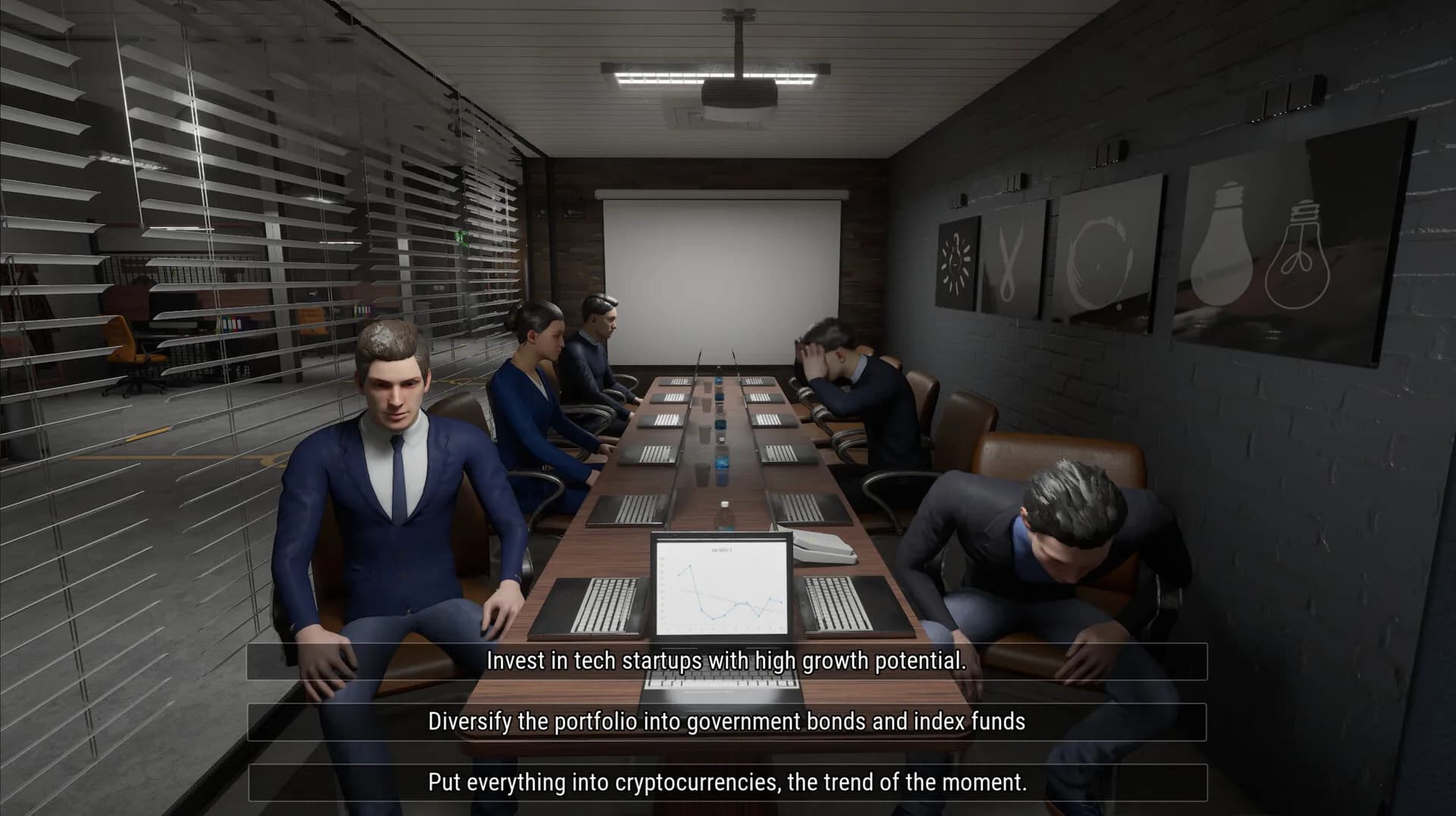Choose "Invest in tech startups with high growth potential"
The image size is (1456, 816).
pyautogui.click(x=726, y=661)
